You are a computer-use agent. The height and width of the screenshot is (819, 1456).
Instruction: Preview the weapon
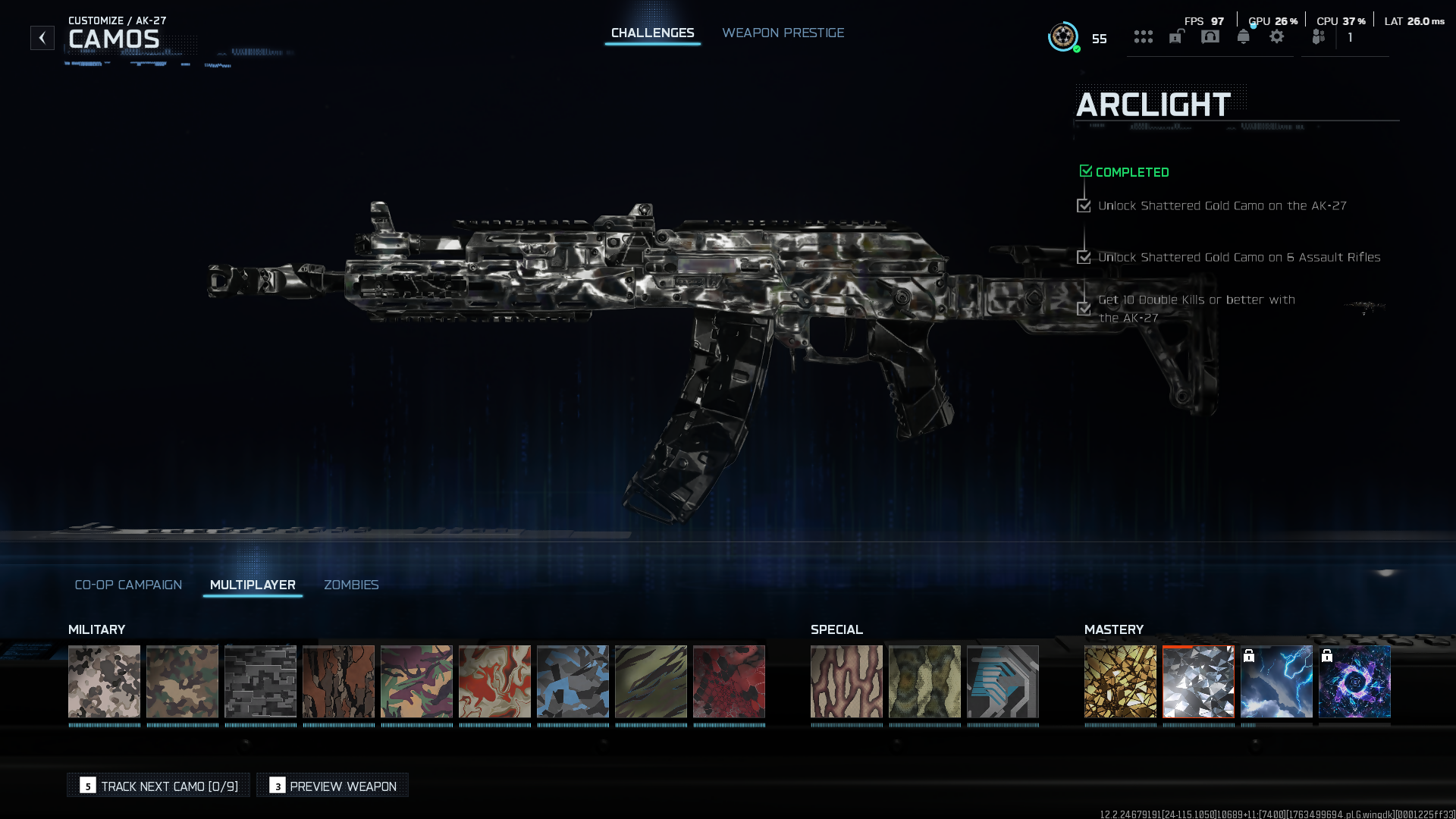point(332,786)
